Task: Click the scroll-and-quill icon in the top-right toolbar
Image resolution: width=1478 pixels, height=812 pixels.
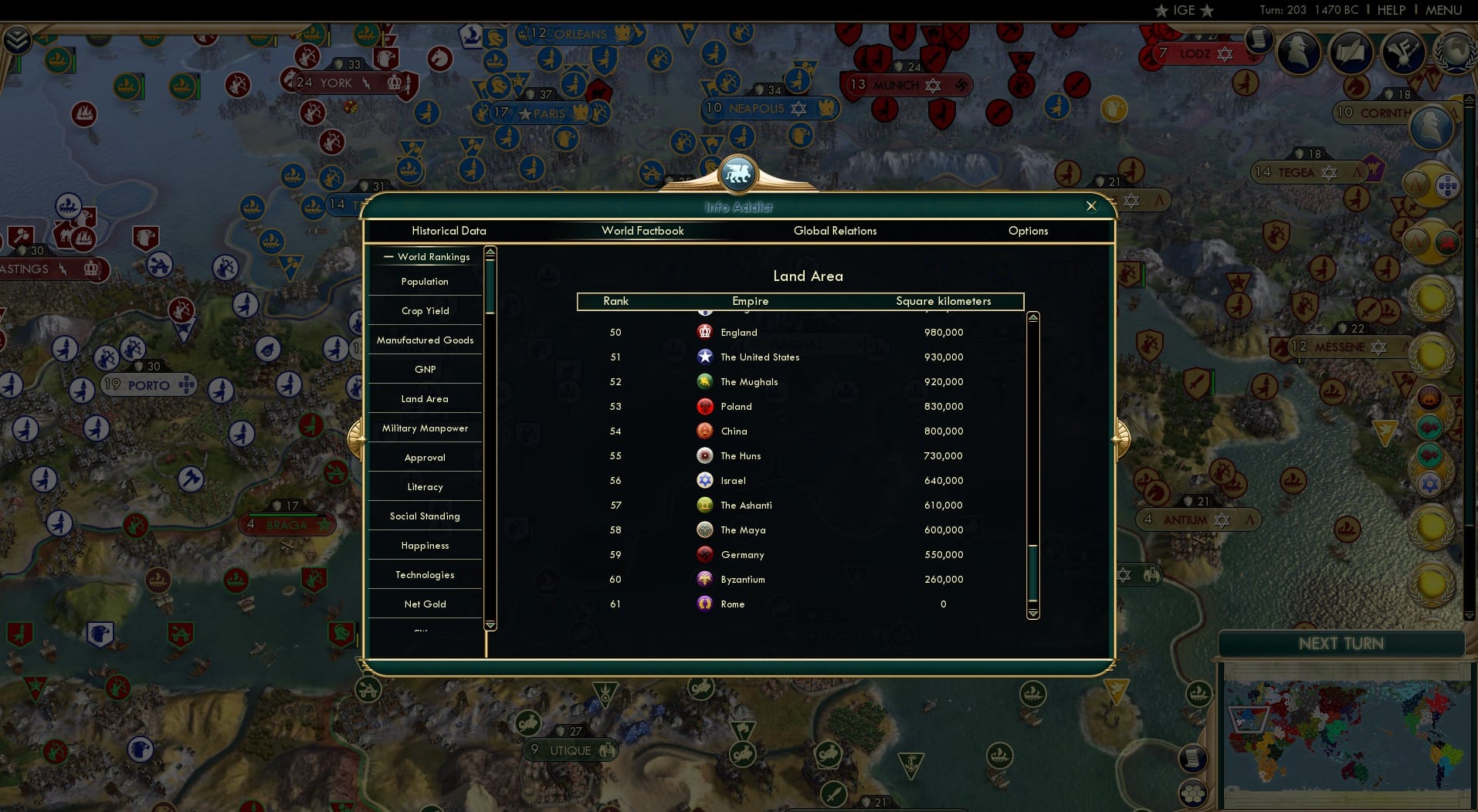Action: [1351, 52]
